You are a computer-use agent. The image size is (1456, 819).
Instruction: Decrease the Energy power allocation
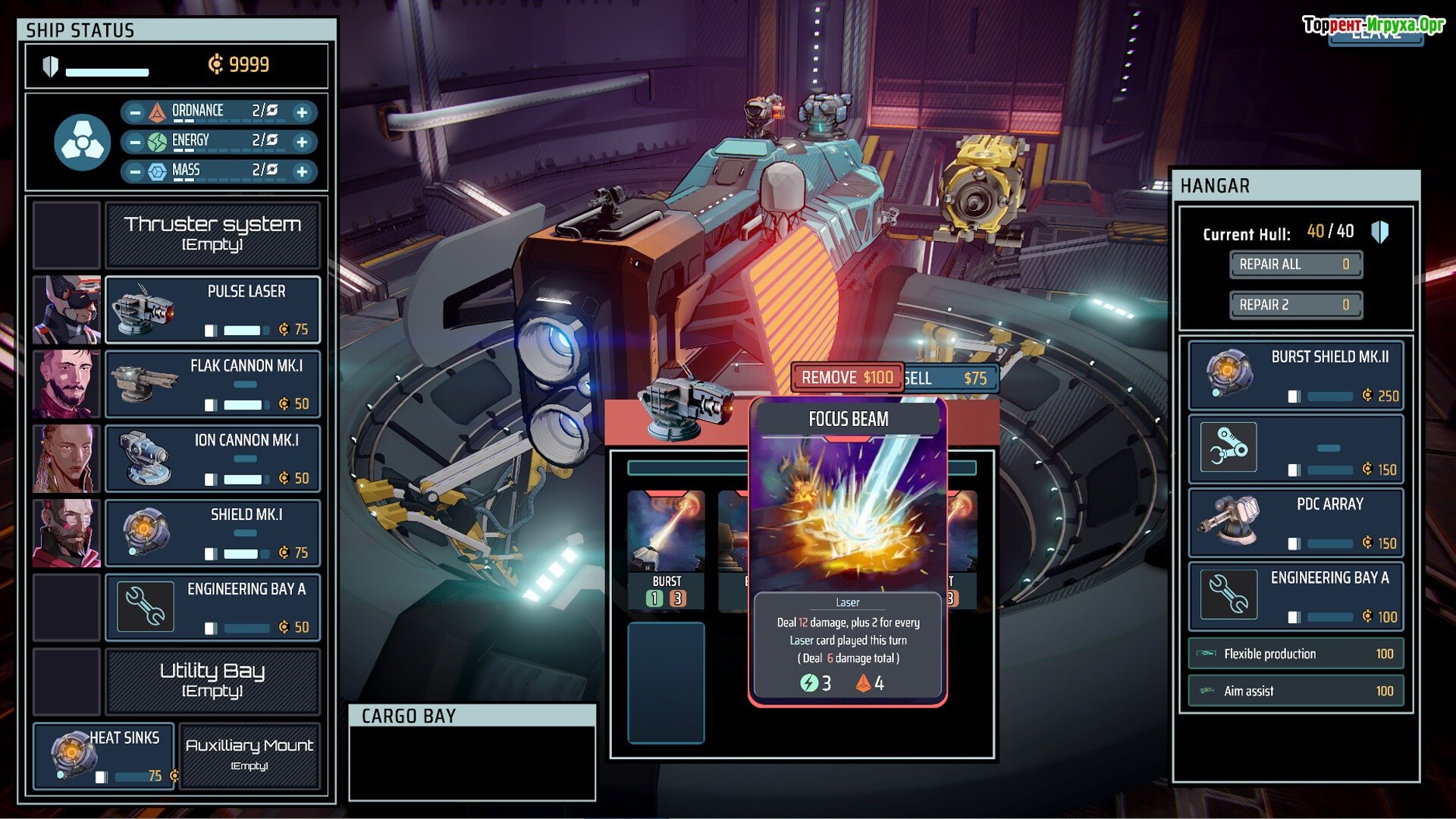135,142
